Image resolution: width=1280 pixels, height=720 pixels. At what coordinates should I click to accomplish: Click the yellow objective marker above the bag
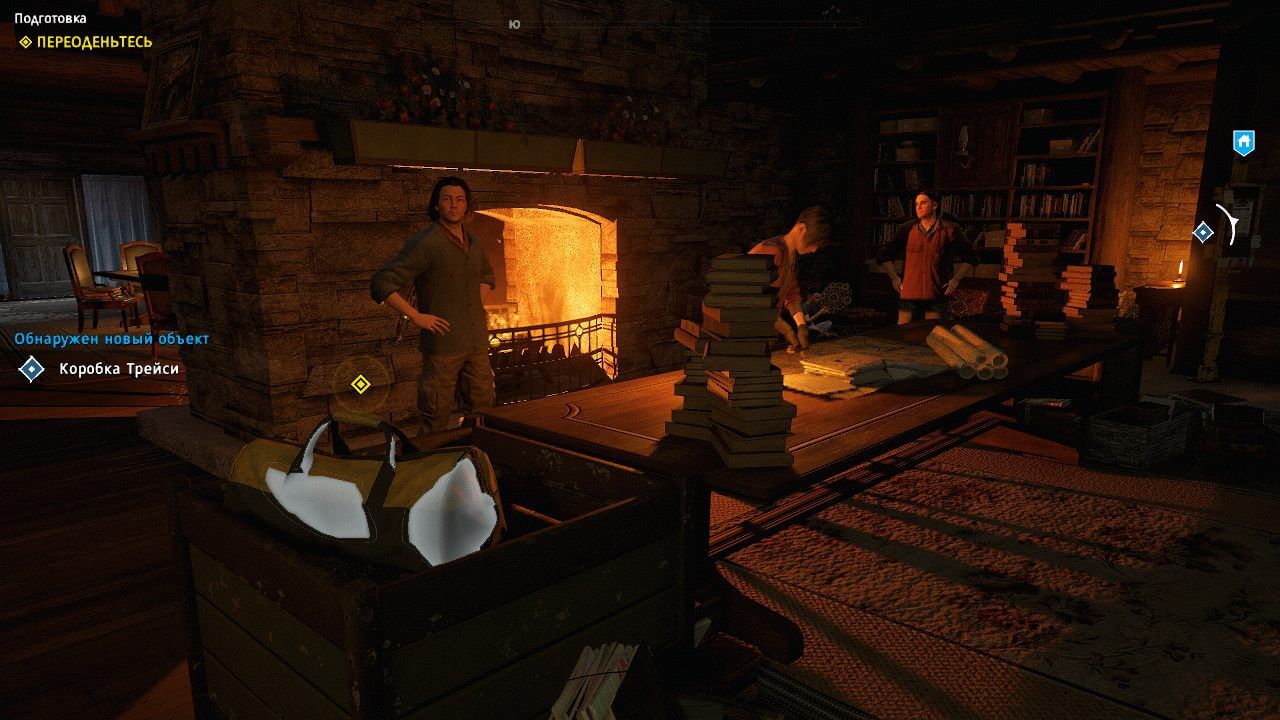pos(361,384)
